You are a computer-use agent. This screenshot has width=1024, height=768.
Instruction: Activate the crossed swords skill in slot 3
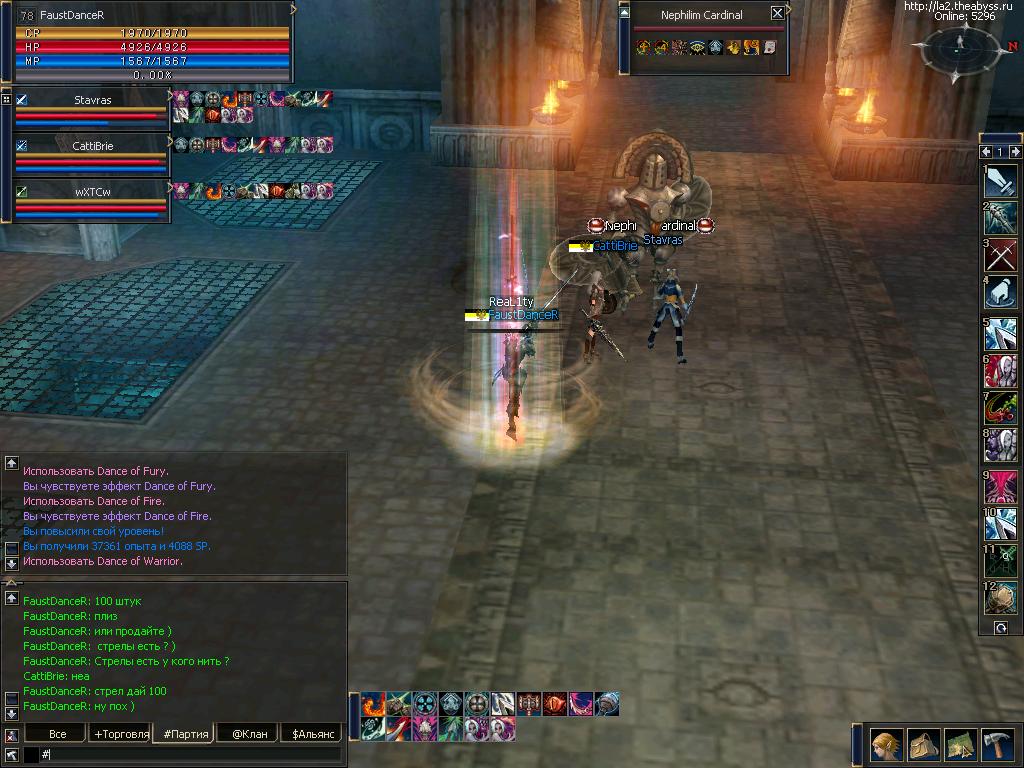pyautogui.click(x=1001, y=255)
